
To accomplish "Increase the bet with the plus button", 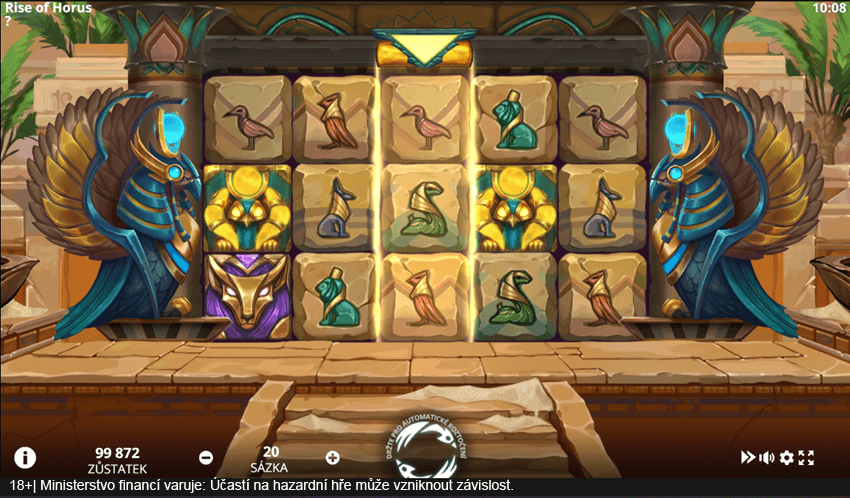I will pyautogui.click(x=333, y=457).
